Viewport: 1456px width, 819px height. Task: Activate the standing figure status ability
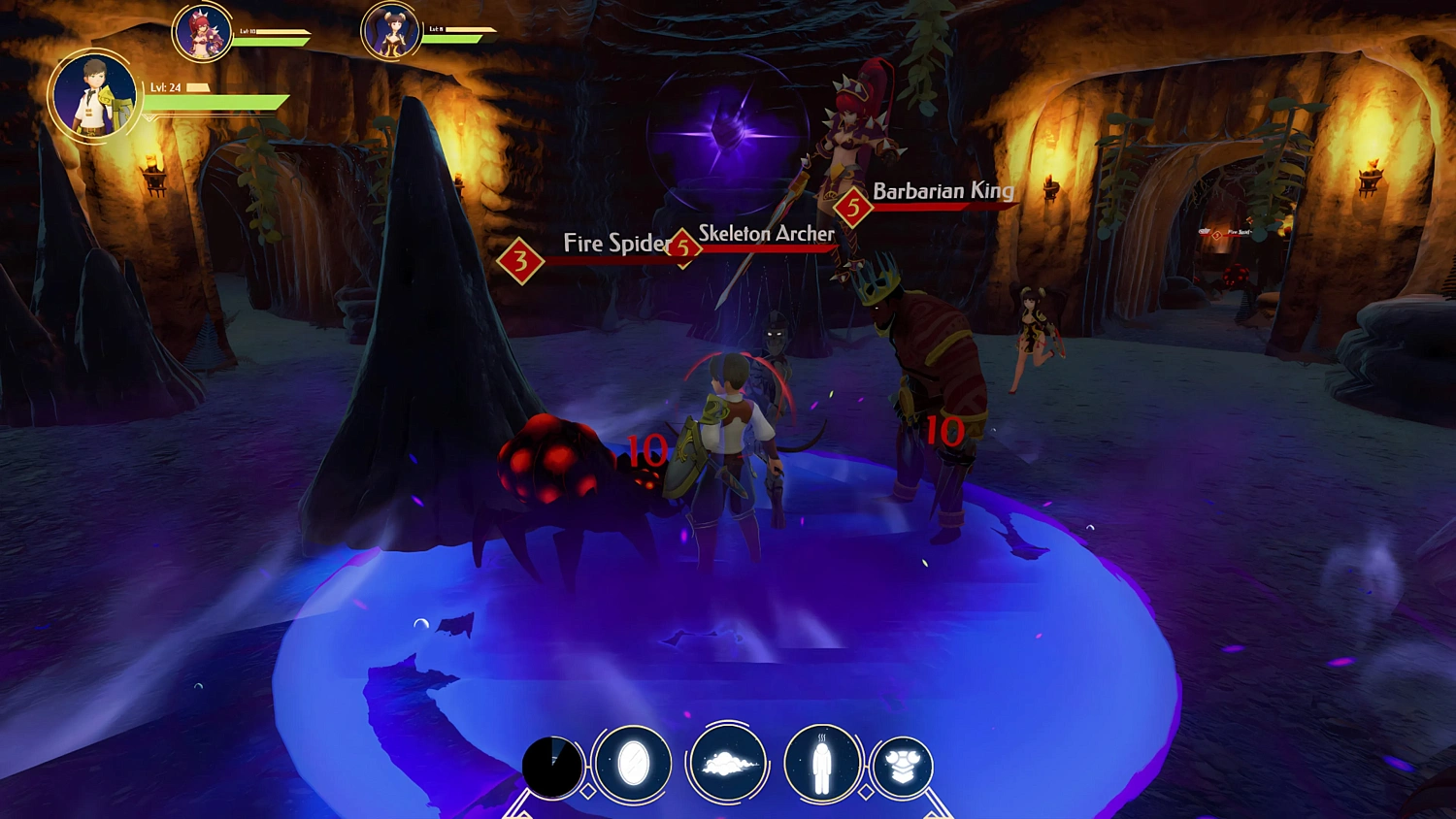click(821, 765)
